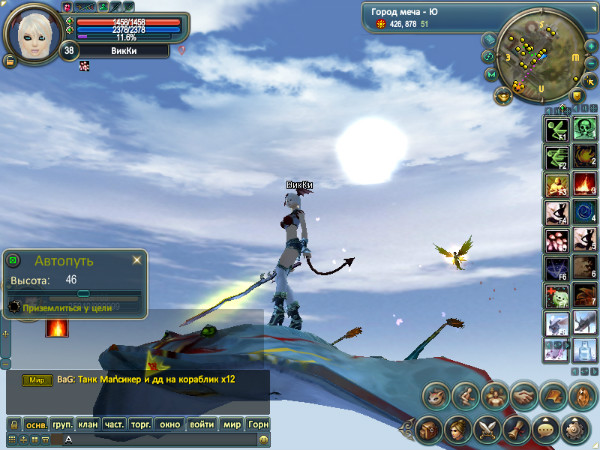This screenshot has width=600, height=450.
Task: Click the handshake social button
Action: point(524,396)
